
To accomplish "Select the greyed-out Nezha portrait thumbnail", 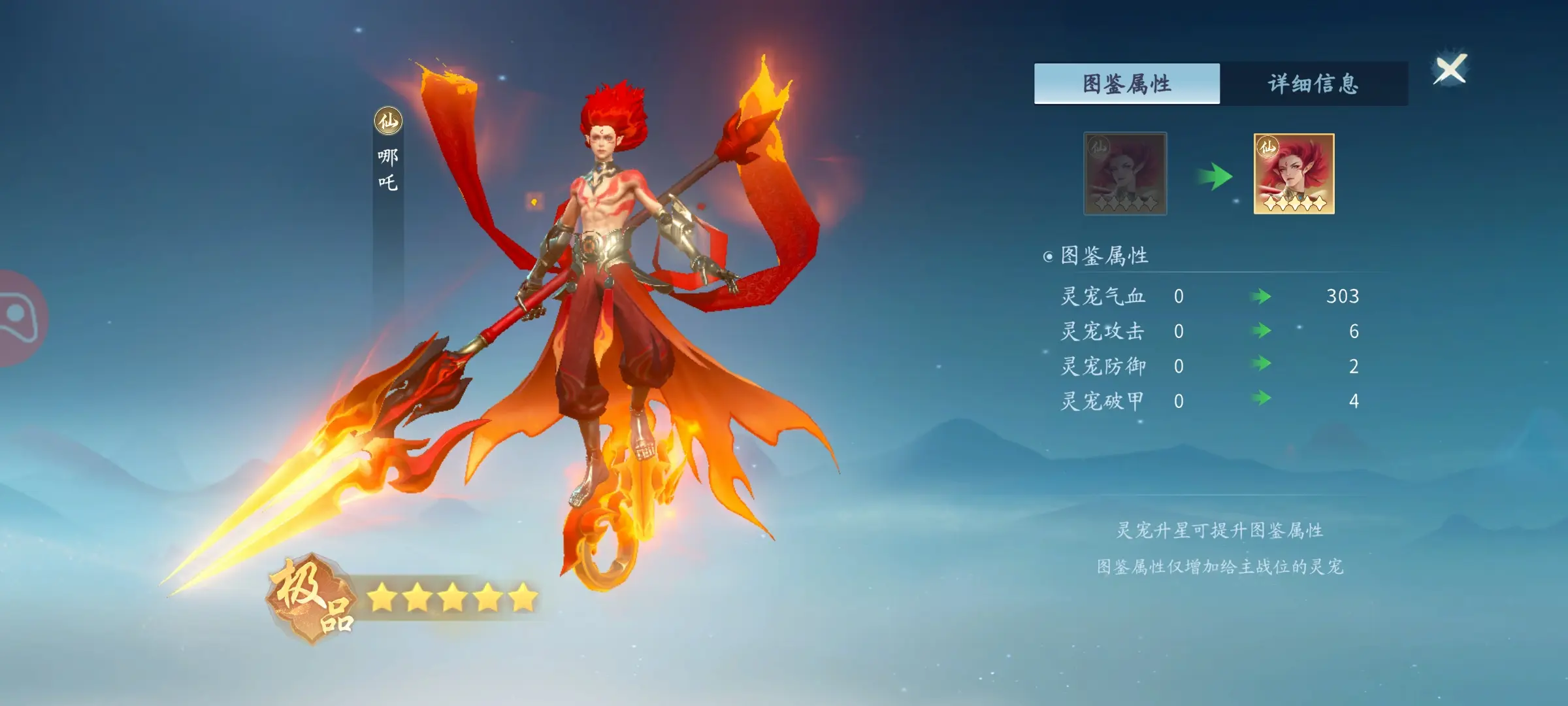I will coord(1125,174).
